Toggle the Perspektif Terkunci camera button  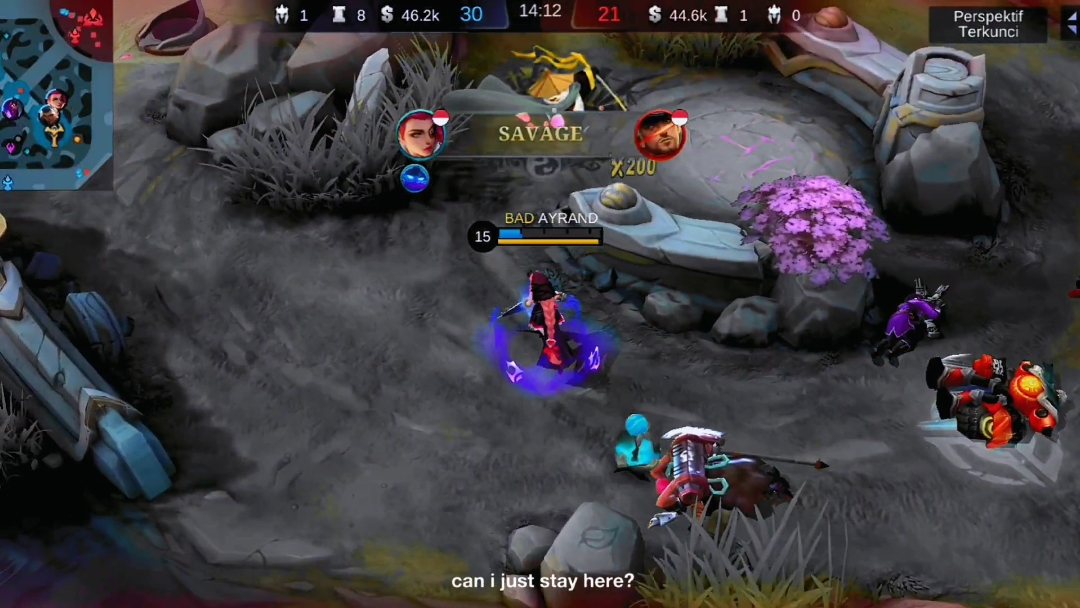tap(988, 25)
